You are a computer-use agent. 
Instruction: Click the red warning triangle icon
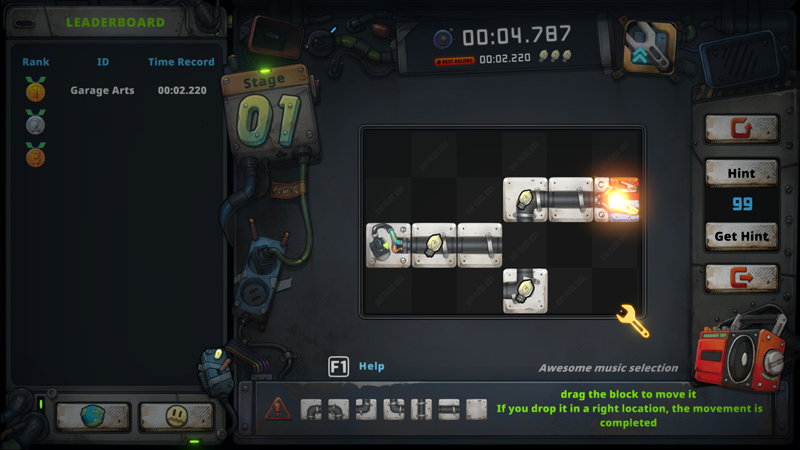pyautogui.click(x=278, y=408)
